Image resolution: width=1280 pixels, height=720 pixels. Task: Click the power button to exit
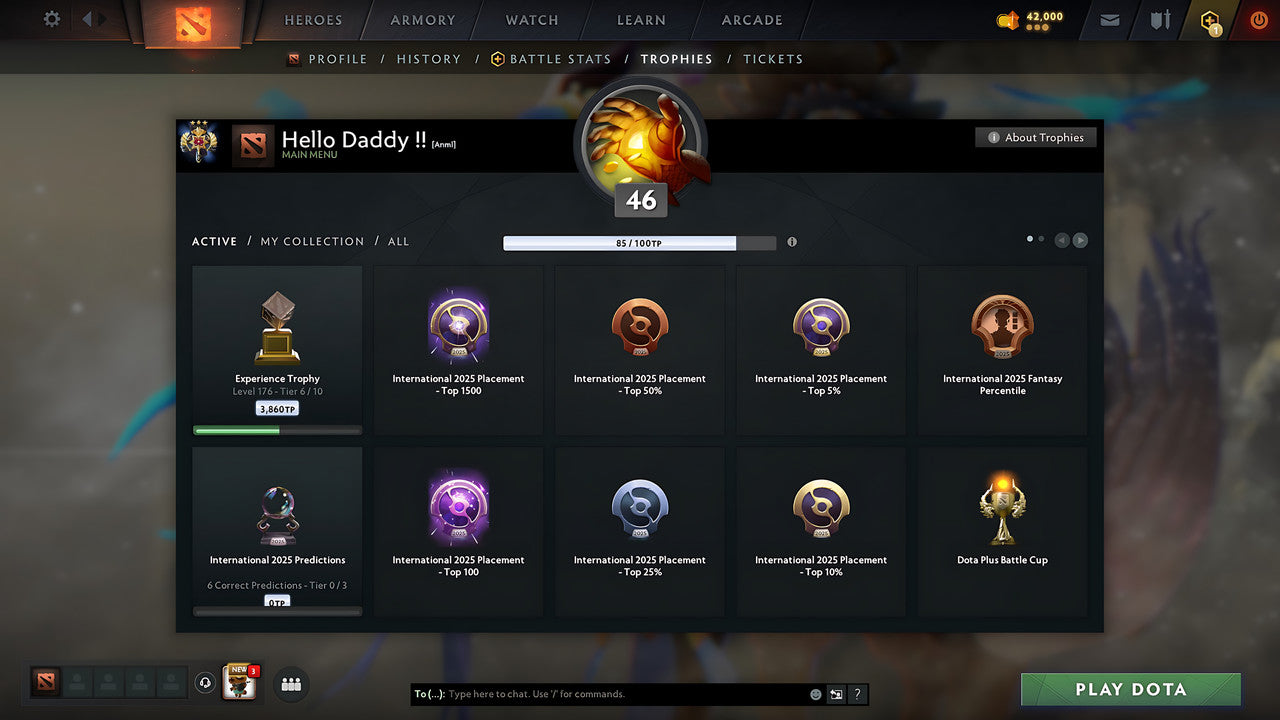[x=1259, y=19]
